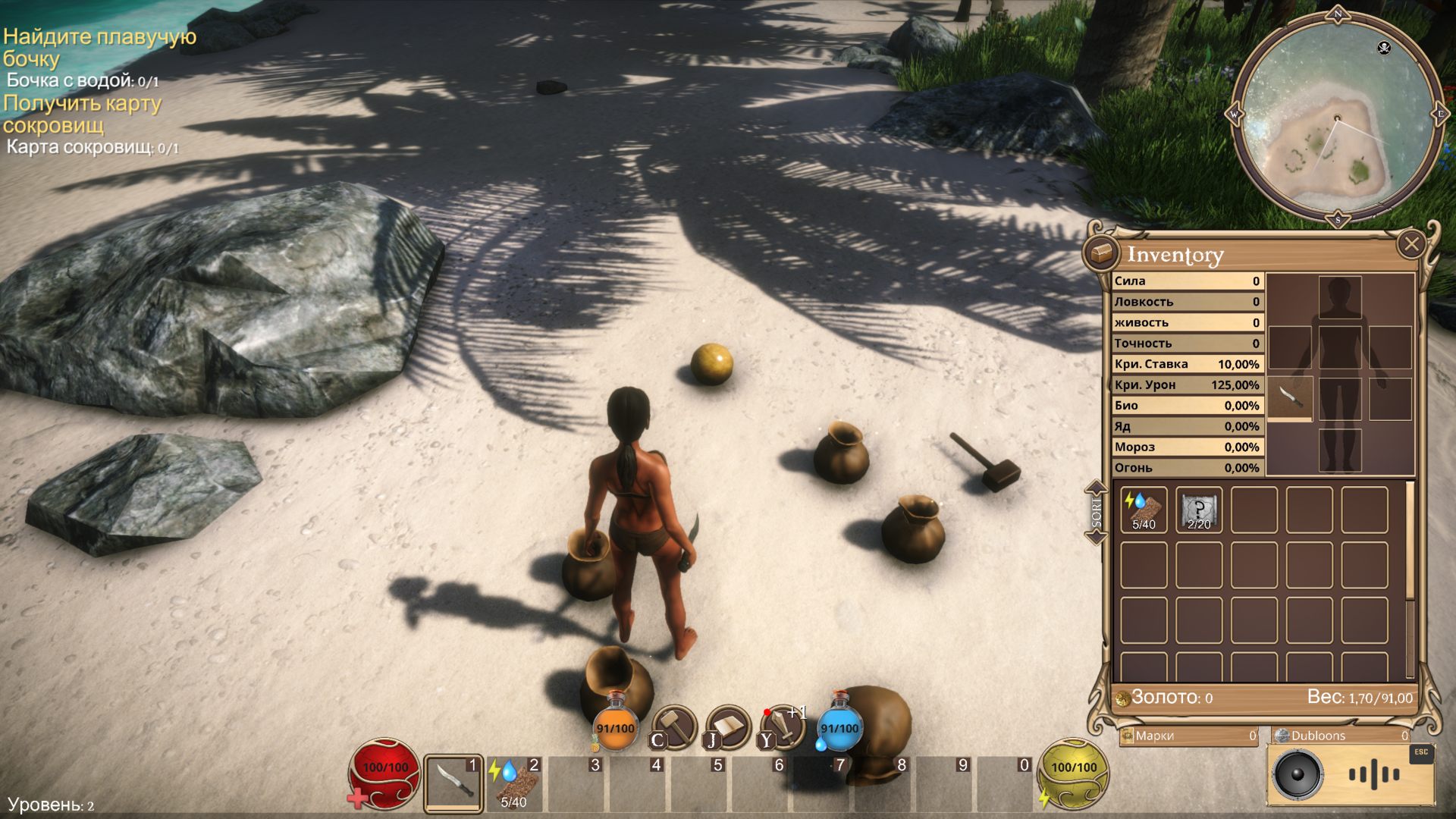The image size is (1456, 819).
Task: Select the food item stack in inventory
Action: (1144, 510)
